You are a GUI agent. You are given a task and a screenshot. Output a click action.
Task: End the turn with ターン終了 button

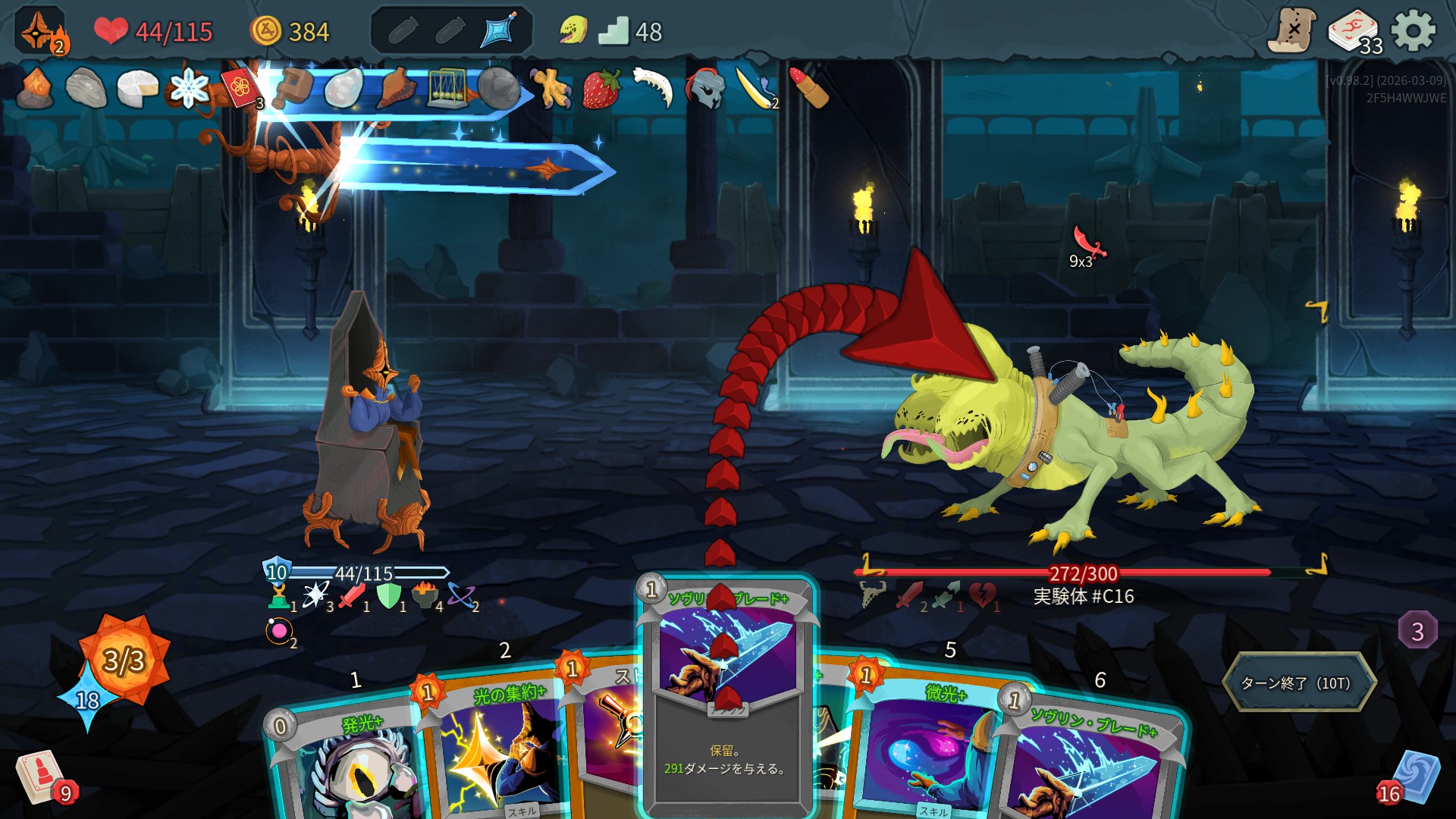[1298, 682]
